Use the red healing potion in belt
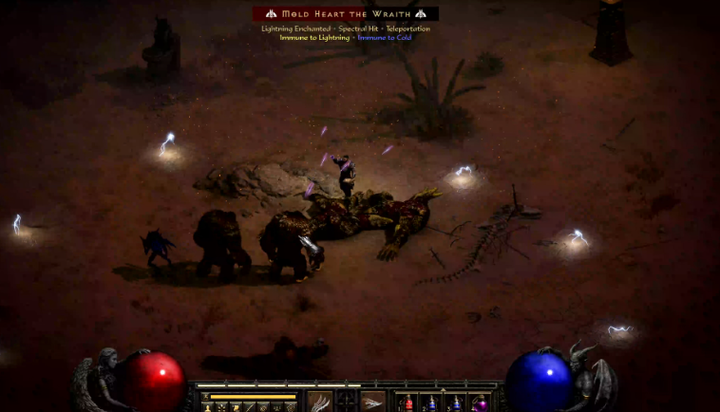720x412 pixels. pyautogui.click(x=408, y=403)
